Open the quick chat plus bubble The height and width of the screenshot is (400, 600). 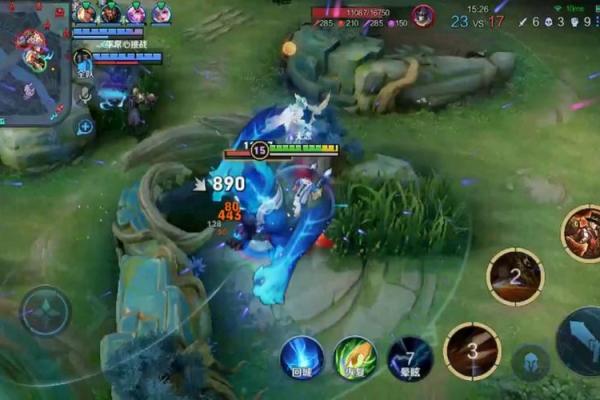[x=85, y=126]
